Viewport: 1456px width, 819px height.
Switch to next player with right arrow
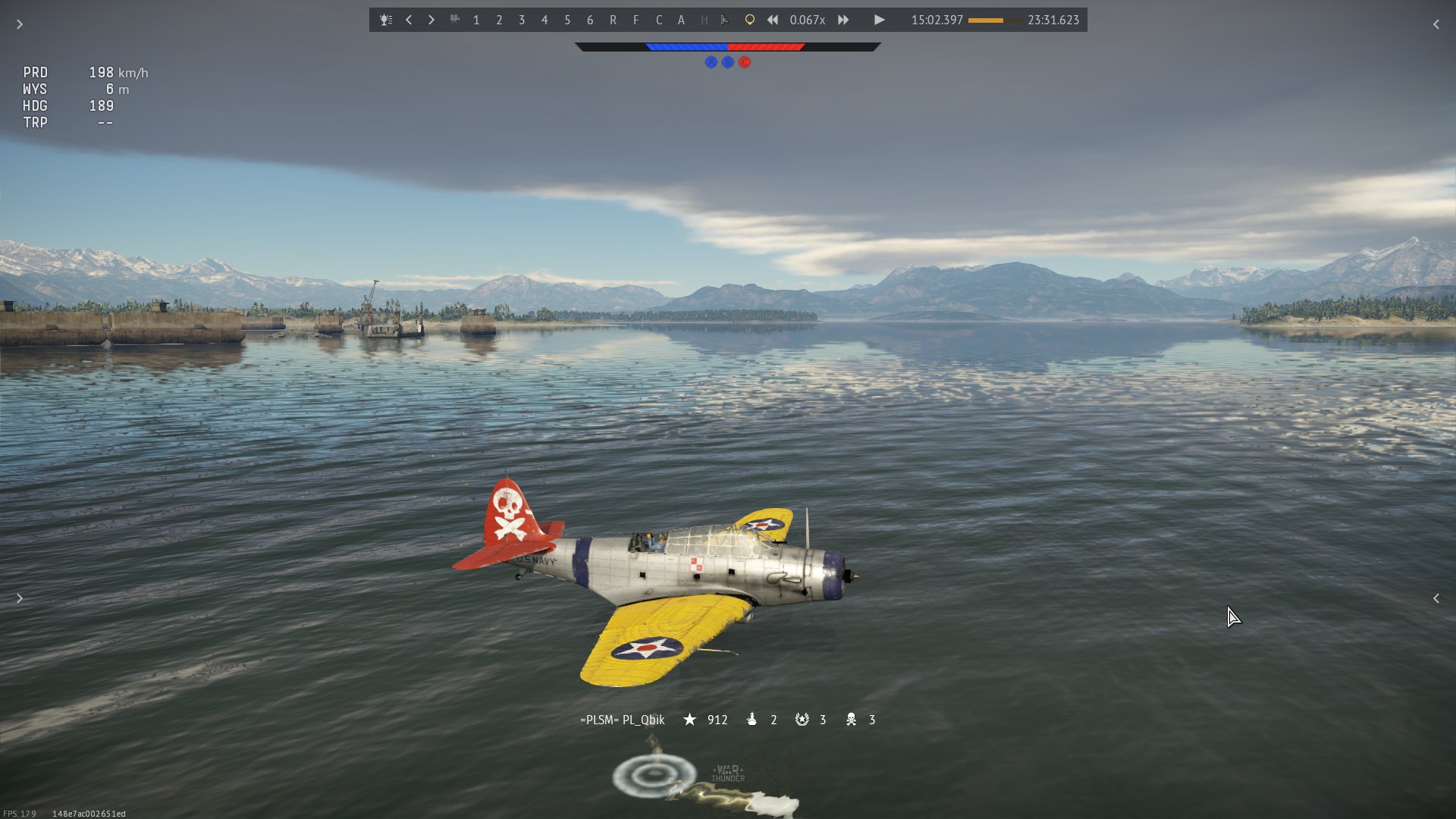click(x=431, y=20)
